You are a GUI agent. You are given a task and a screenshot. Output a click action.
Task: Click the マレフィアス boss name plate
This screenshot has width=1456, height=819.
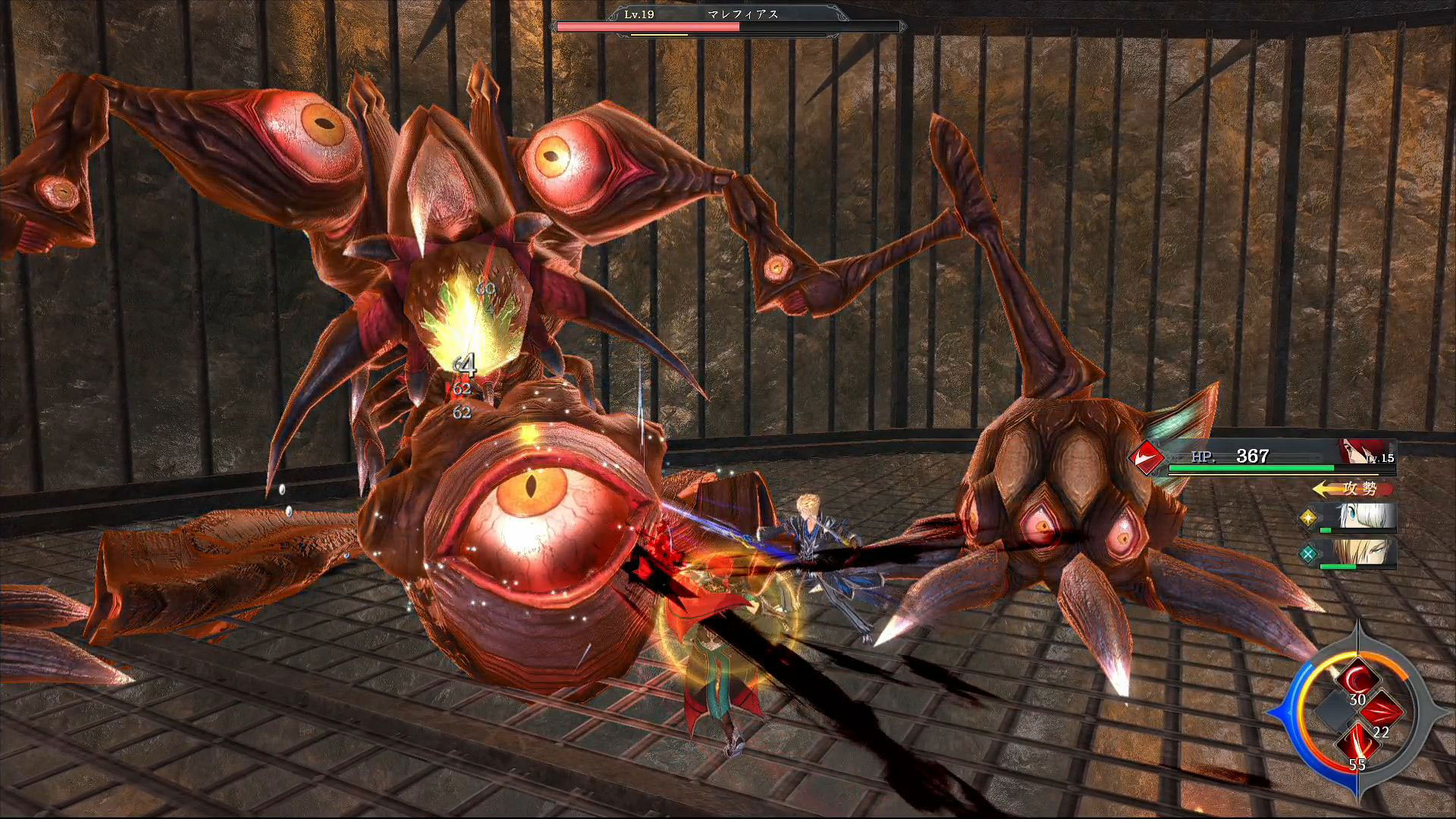742,14
